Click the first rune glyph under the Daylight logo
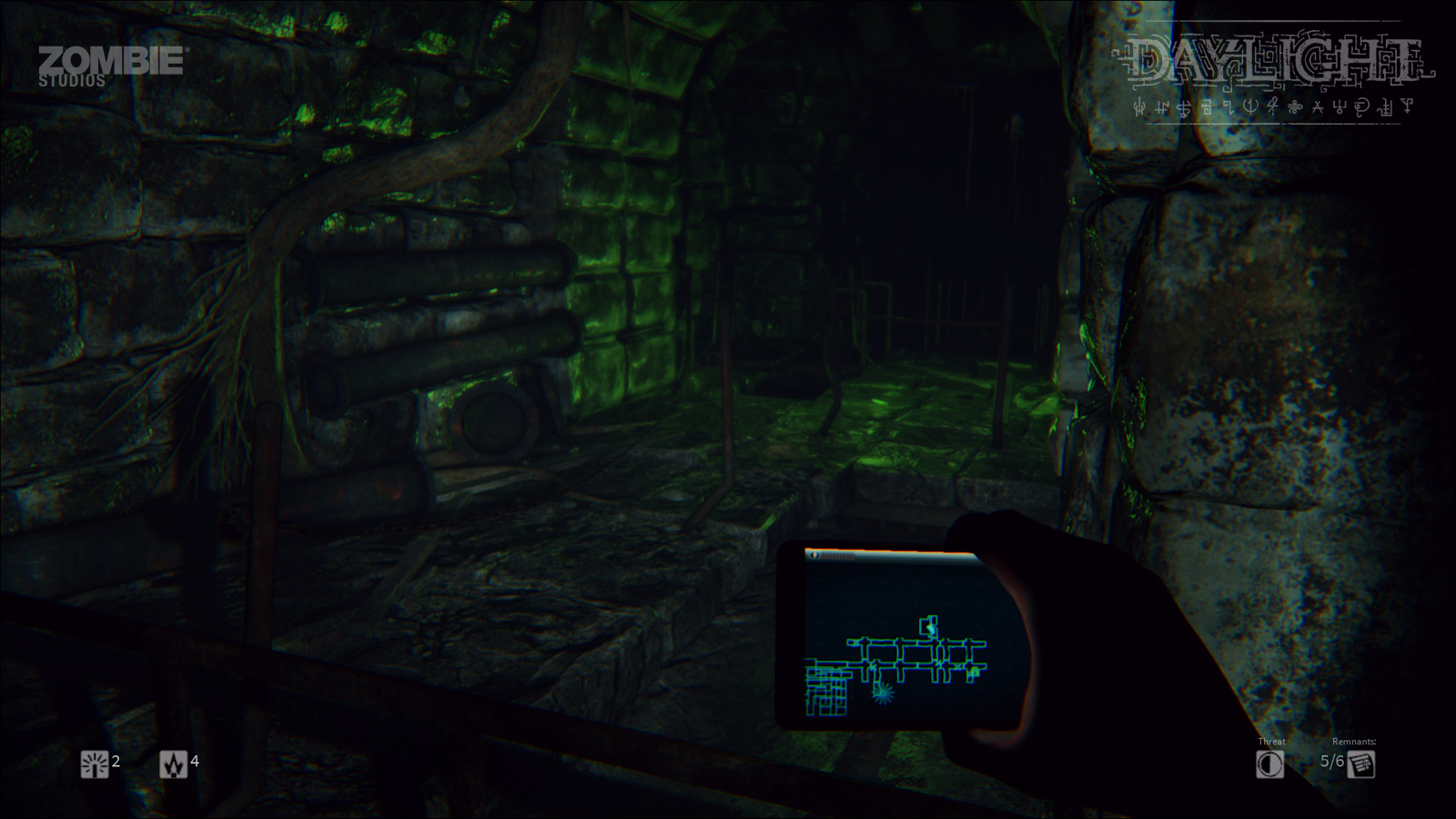Screen dimensions: 1456x819 point(1139,109)
